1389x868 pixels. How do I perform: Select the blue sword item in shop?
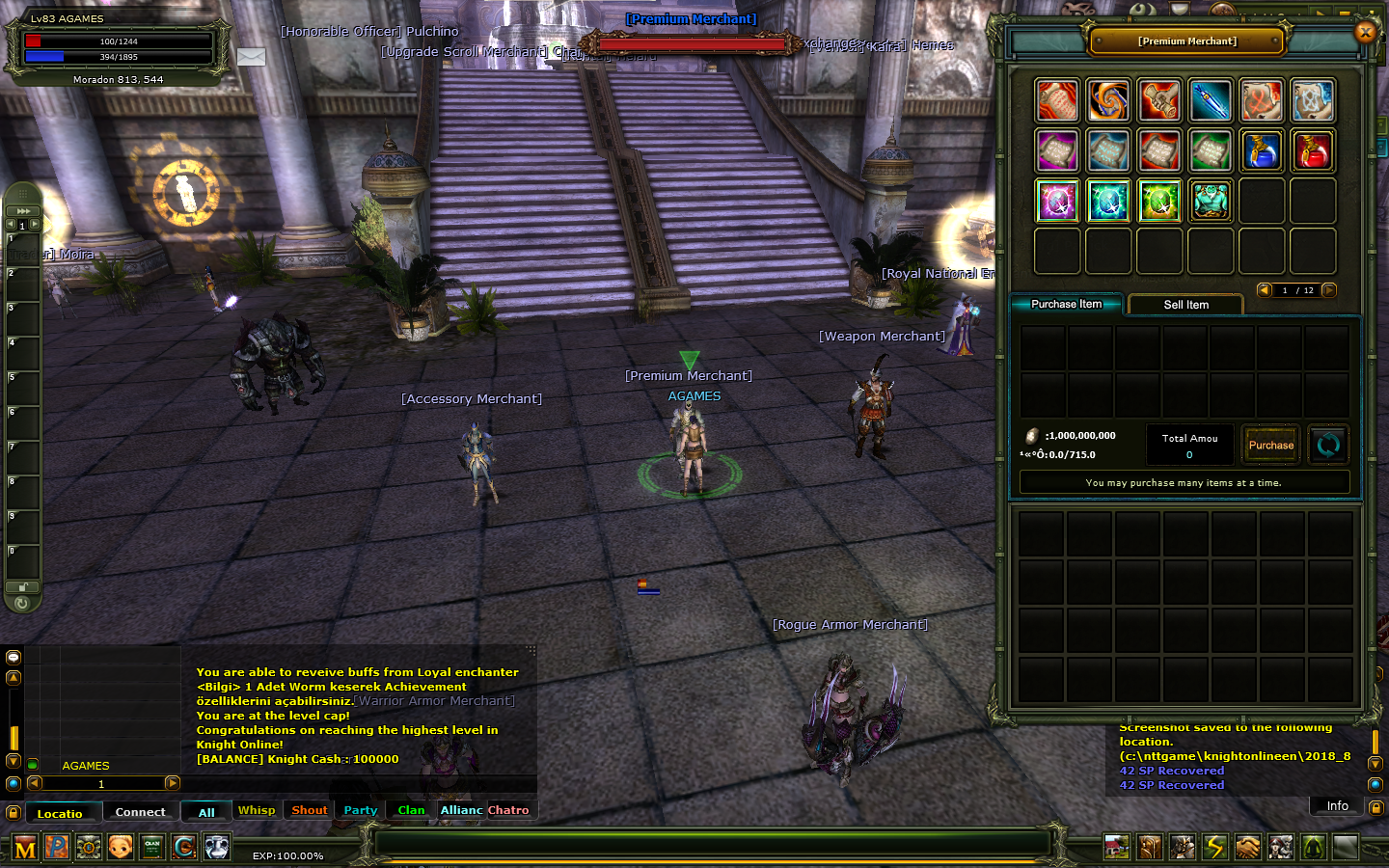pyautogui.click(x=1211, y=100)
